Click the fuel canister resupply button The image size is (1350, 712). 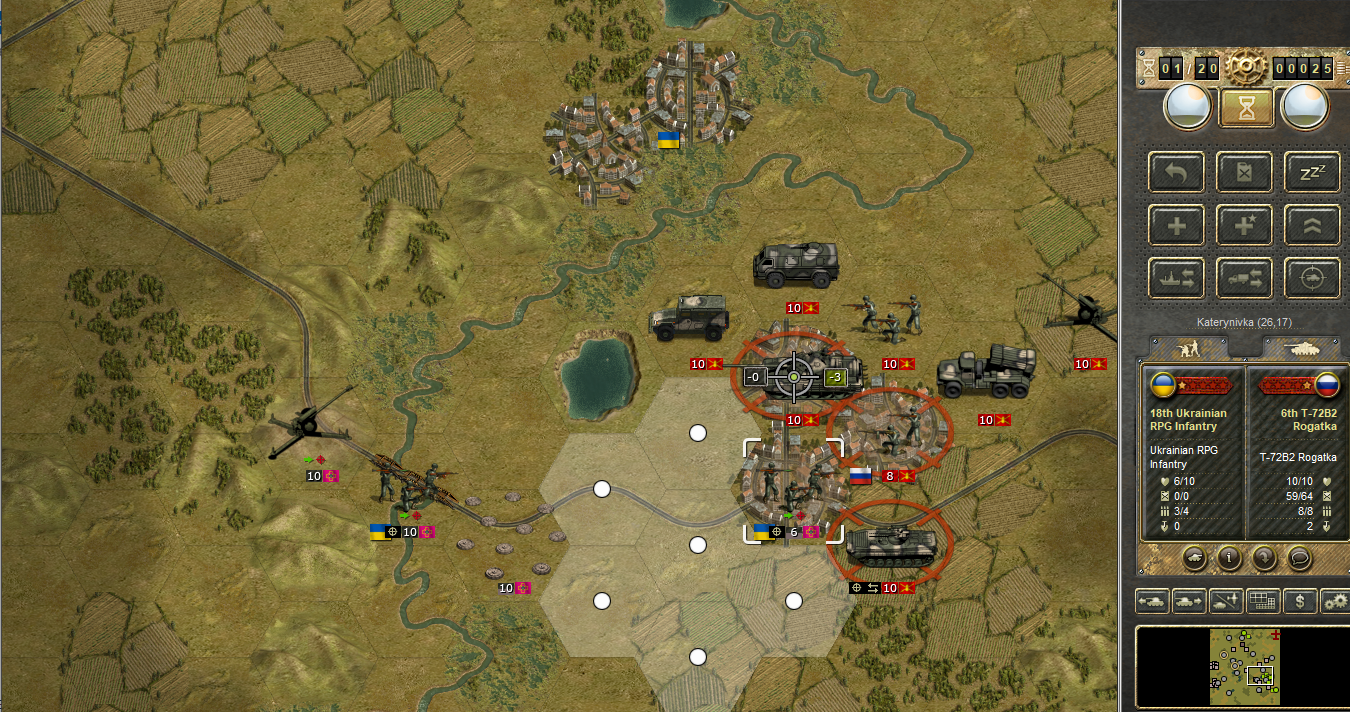[x=1245, y=172]
